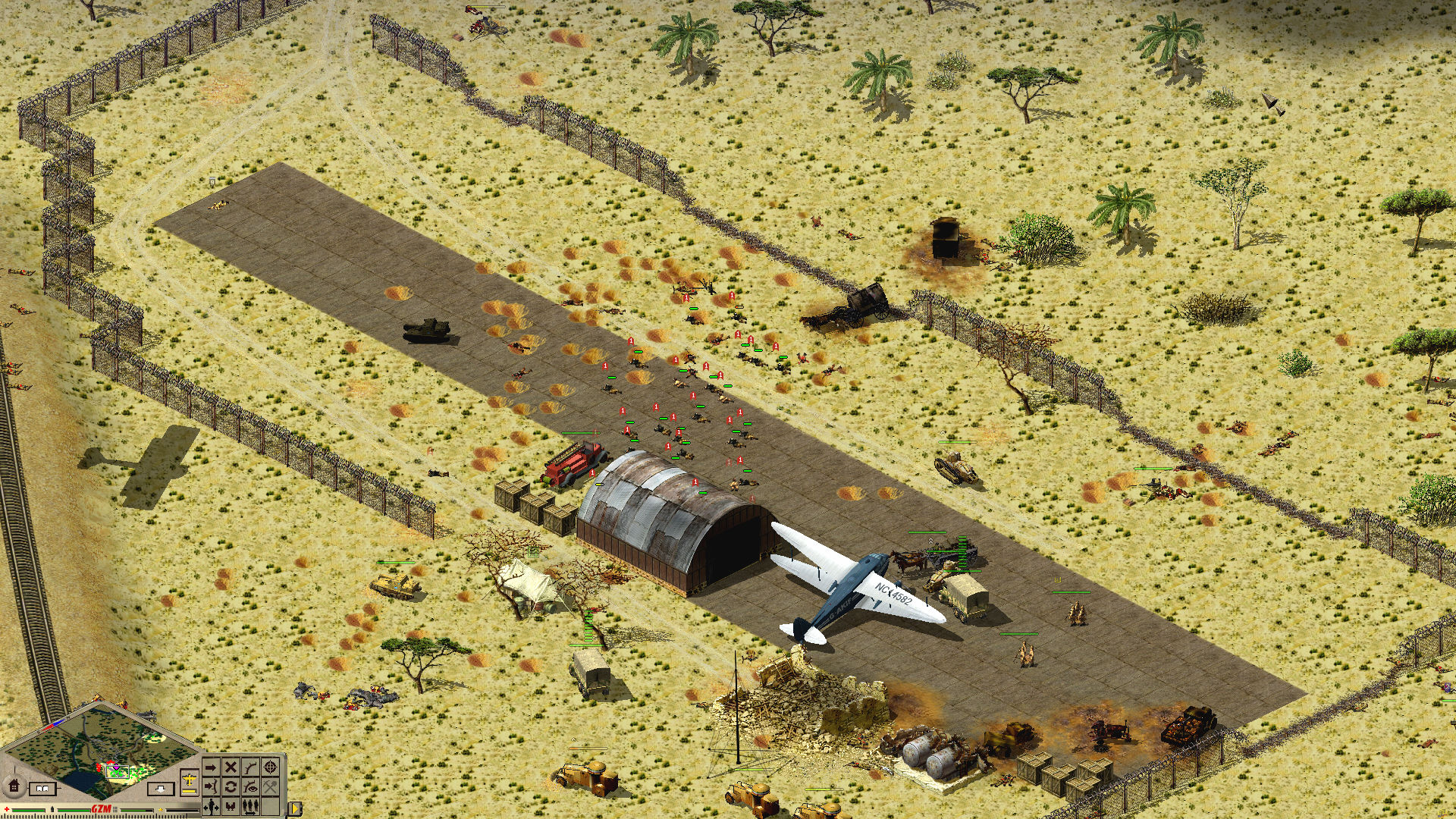
Task: Click the arrow-and-branch command icon
Action: pos(212,786)
